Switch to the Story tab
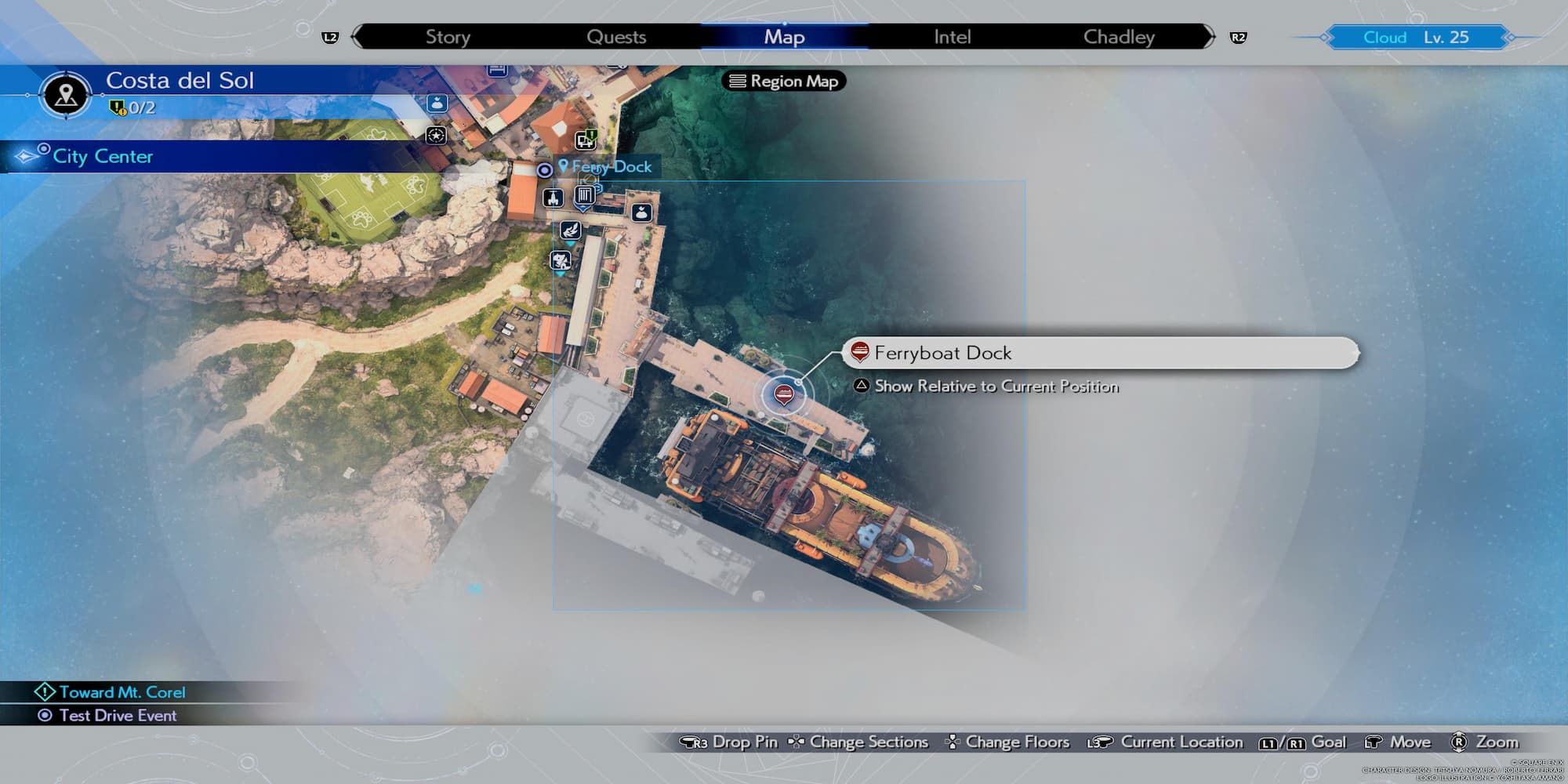This screenshot has height=784, width=1568. click(448, 37)
